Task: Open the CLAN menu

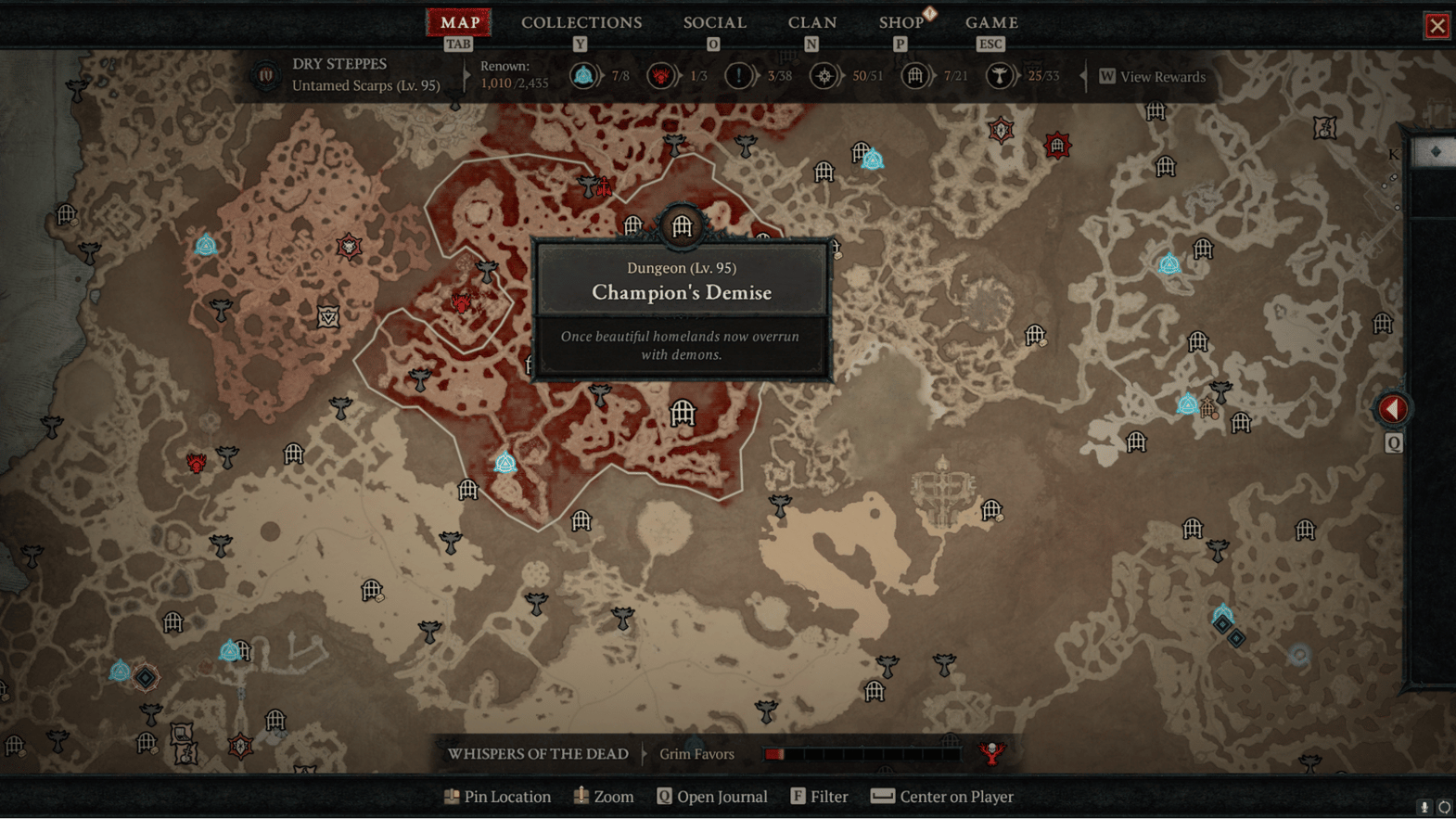Action: pos(812,22)
